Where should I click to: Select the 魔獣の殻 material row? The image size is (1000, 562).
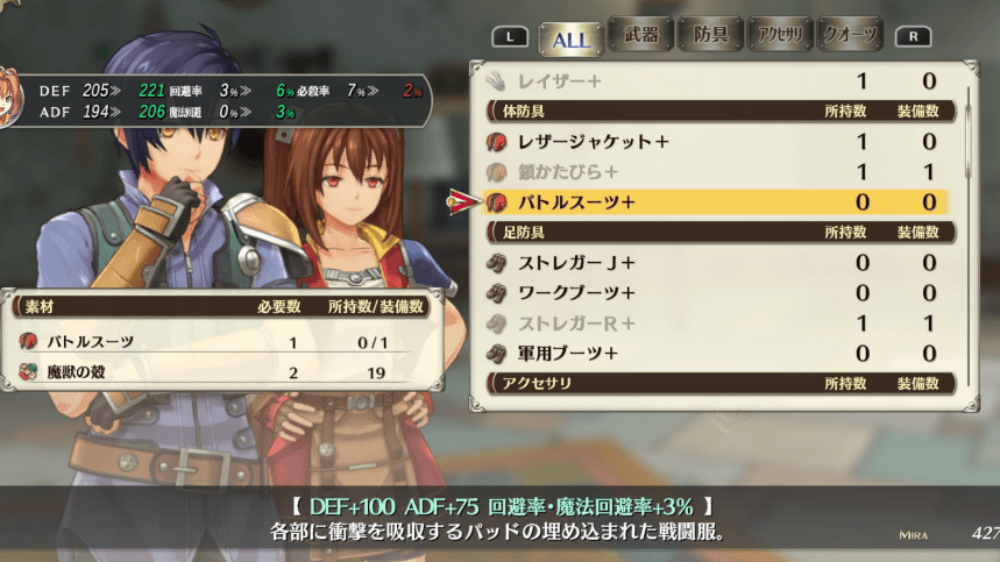click(x=227, y=372)
